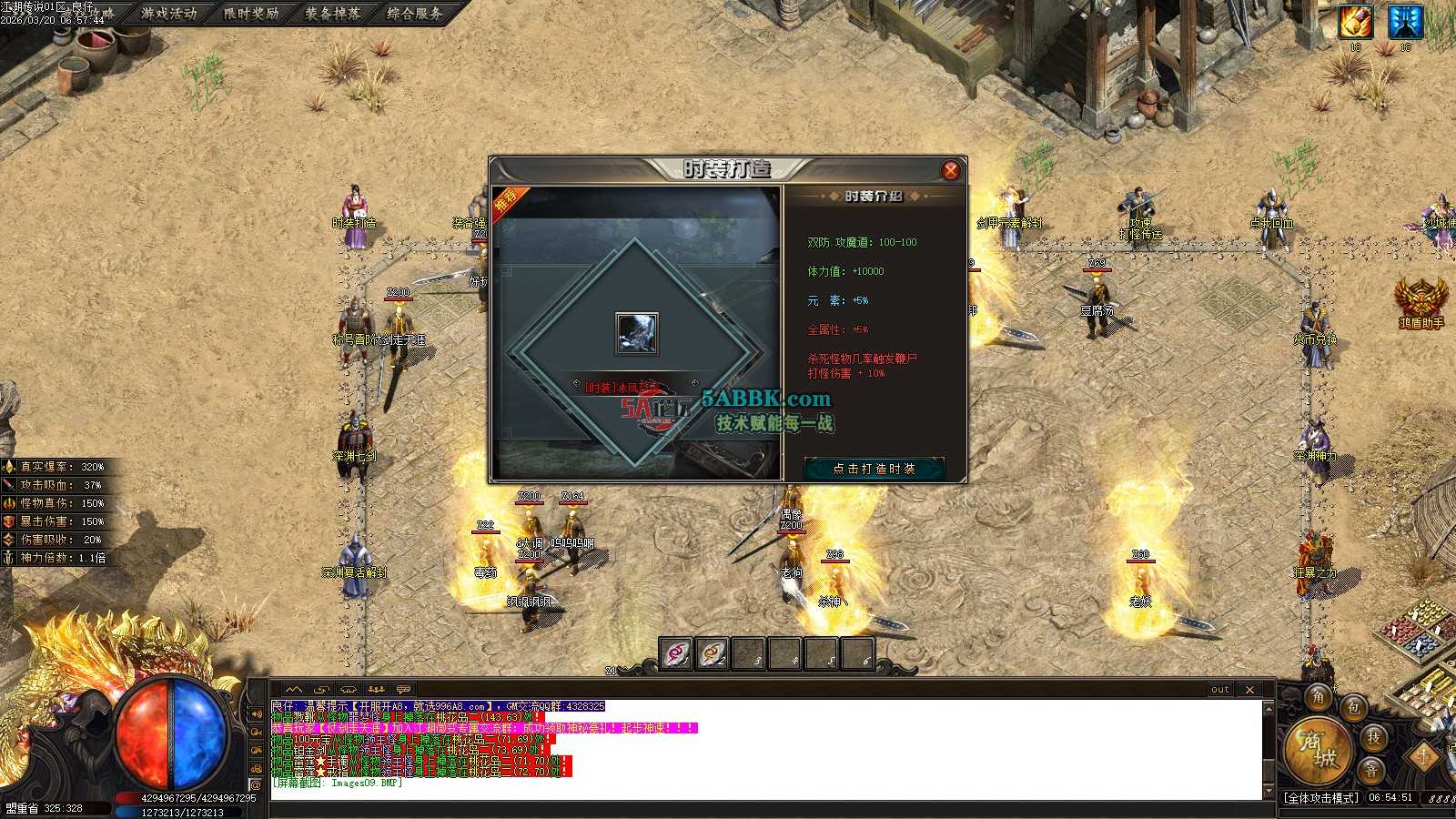Open the skills panel via 技 button

[1374, 738]
